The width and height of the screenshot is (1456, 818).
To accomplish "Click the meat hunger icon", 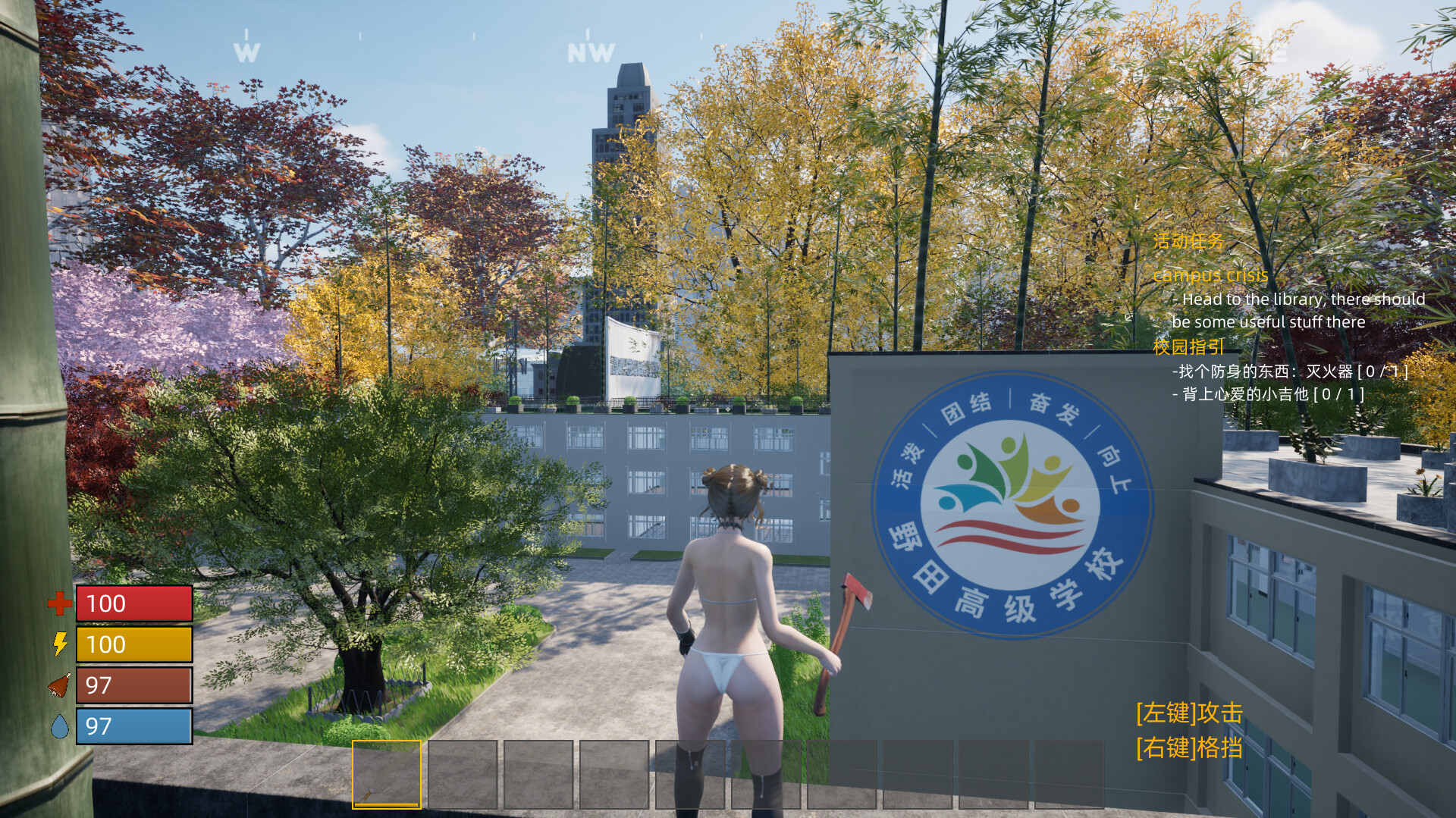I will 59,685.
